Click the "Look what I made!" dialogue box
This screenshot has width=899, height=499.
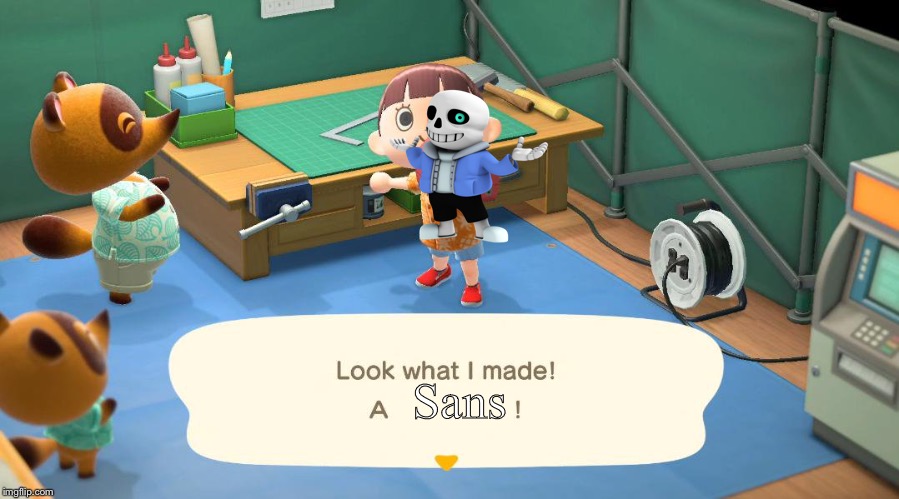pos(445,390)
